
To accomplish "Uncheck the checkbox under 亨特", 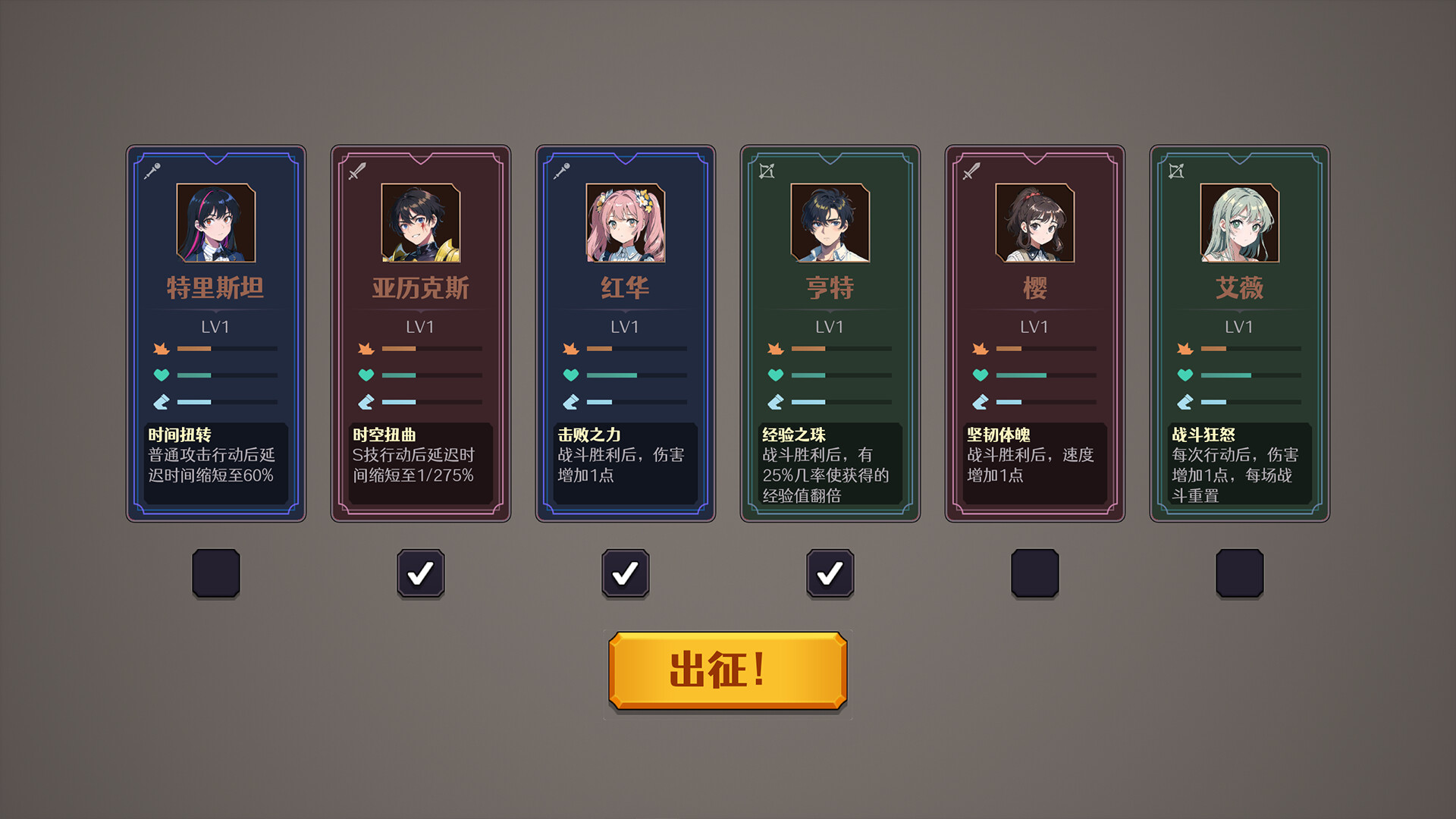I will tap(830, 574).
